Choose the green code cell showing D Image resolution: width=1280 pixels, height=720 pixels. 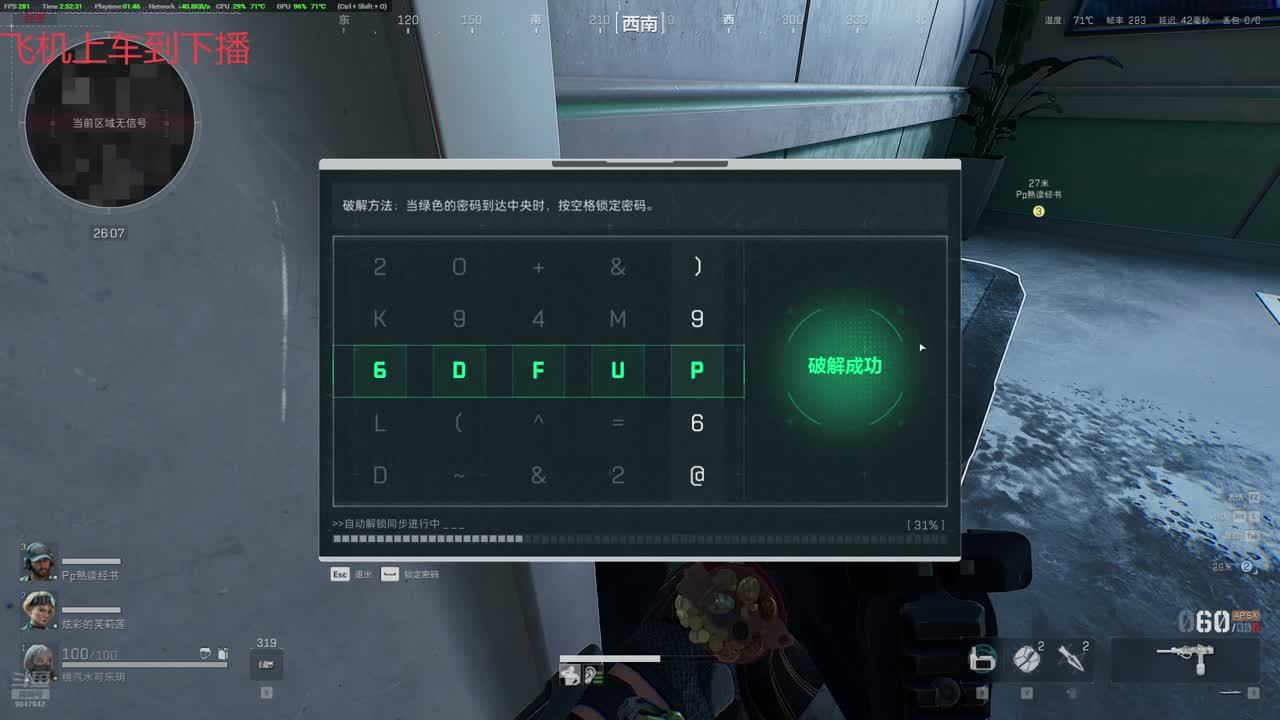(x=459, y=371)
